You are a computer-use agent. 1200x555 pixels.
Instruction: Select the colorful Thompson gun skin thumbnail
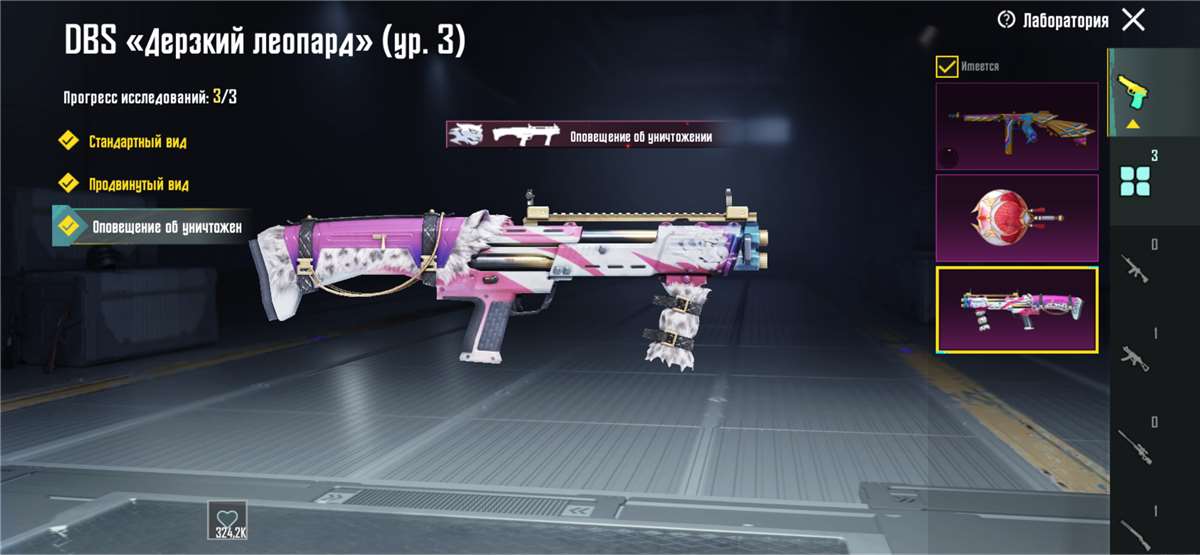[1016, 125]
